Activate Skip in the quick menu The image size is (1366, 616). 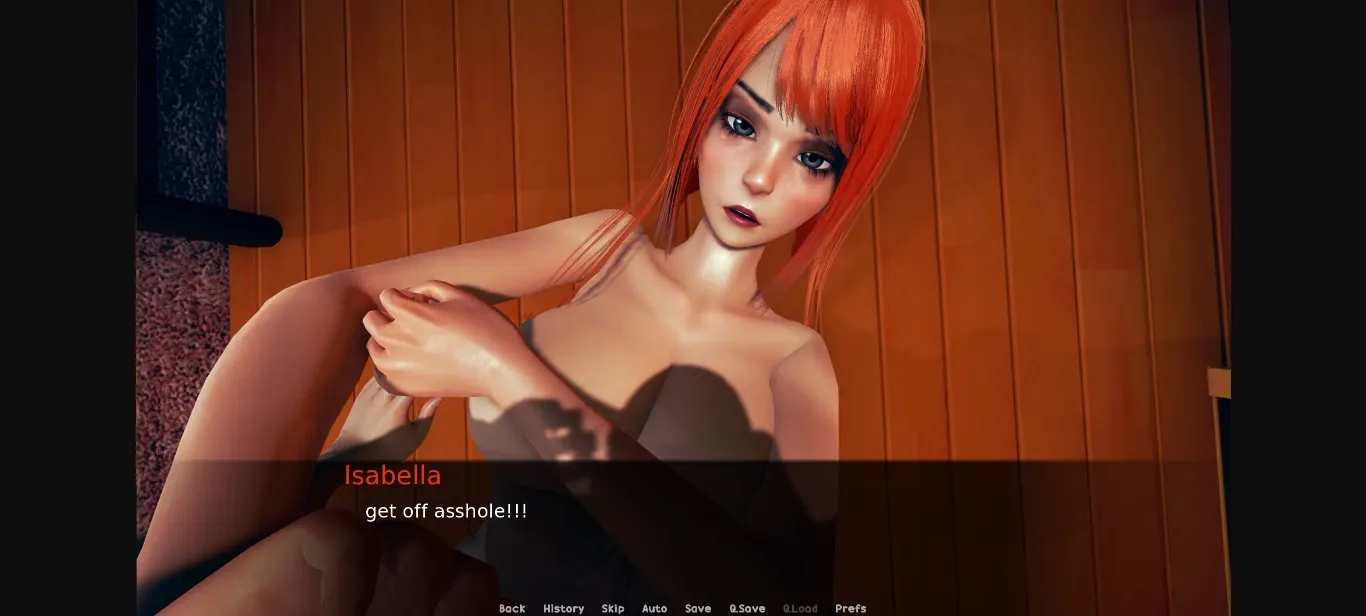tap(613, 608)
